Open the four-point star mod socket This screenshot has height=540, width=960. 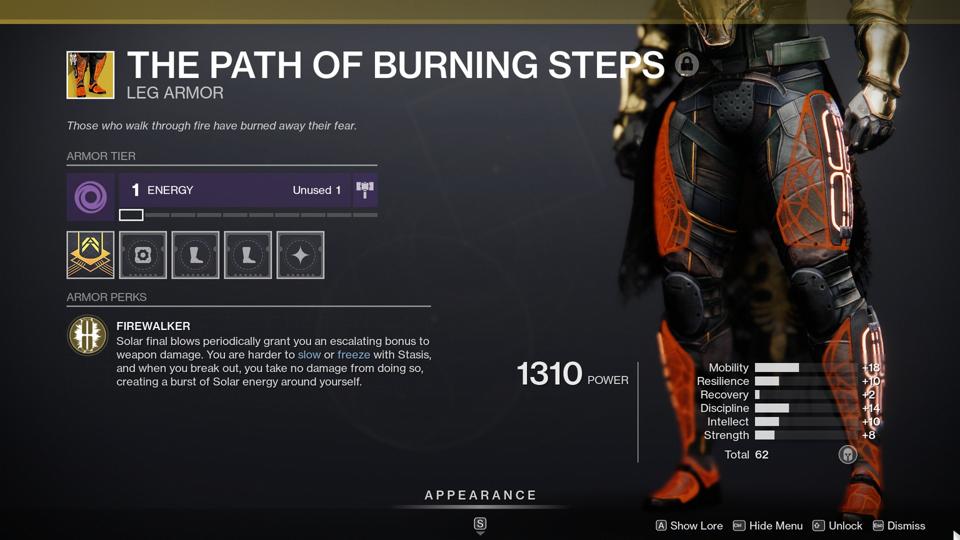(x=300, y=255)
